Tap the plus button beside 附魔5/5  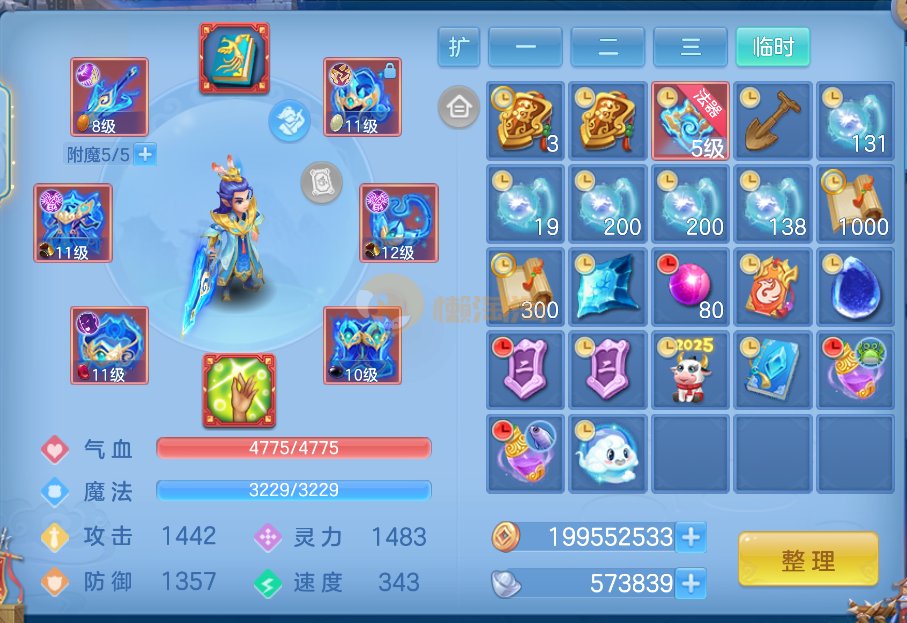(x=145, y=154)
